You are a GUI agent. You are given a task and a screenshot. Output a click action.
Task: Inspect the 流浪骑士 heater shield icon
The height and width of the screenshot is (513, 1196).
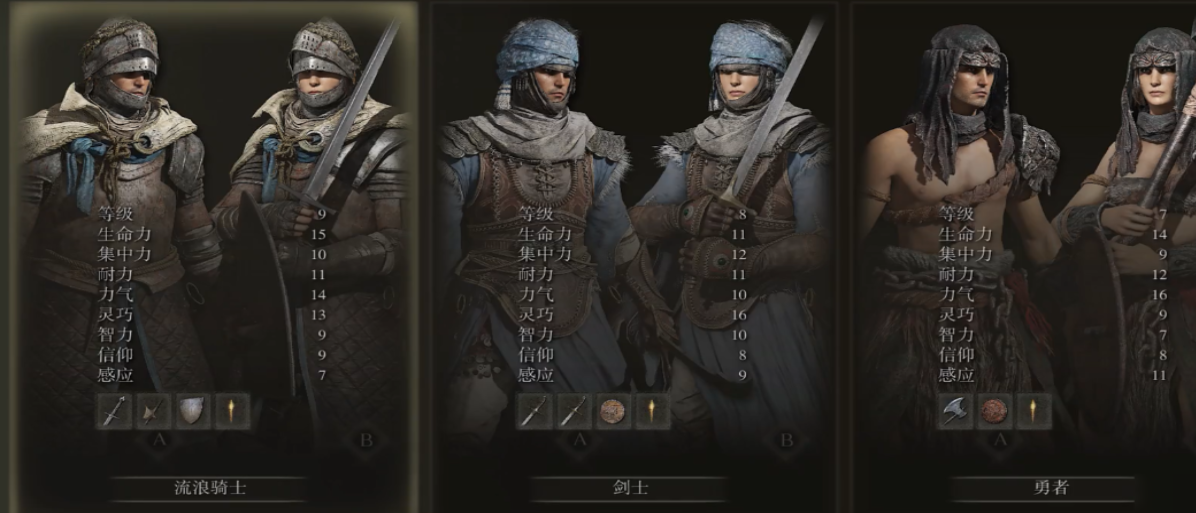(x=193, y=412)
